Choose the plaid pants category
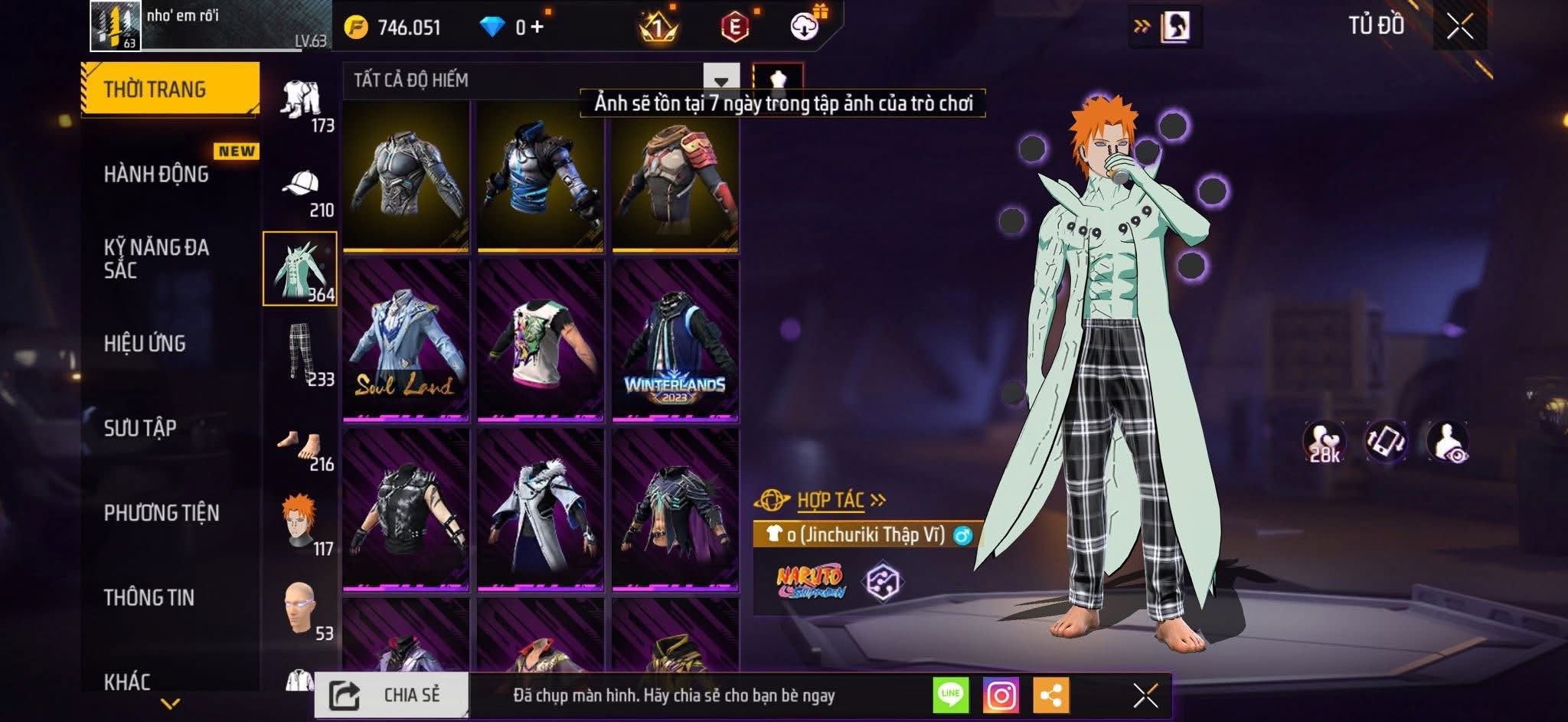 tap(302, 354)
